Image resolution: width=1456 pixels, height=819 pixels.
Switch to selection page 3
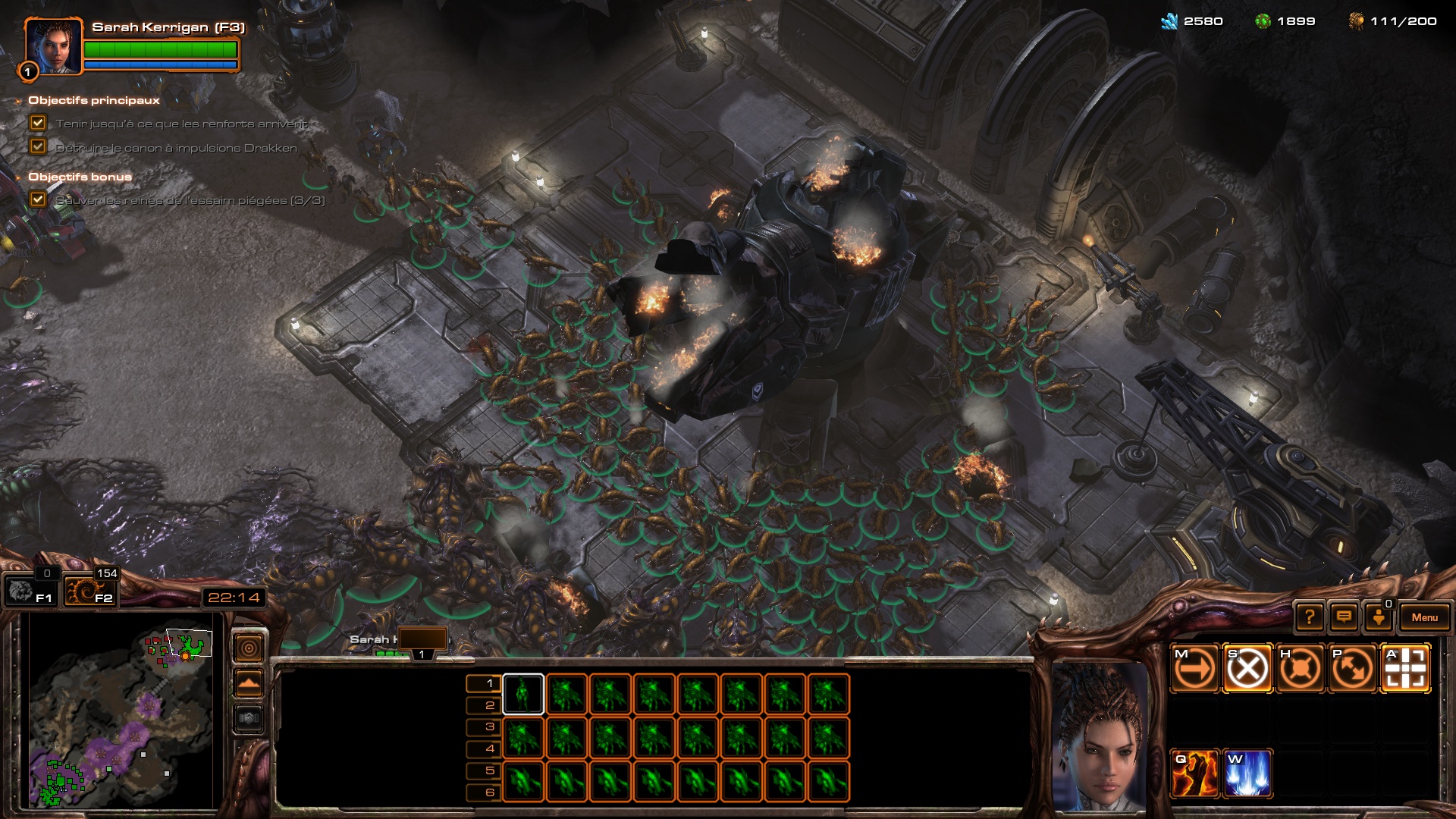point(483,726)
